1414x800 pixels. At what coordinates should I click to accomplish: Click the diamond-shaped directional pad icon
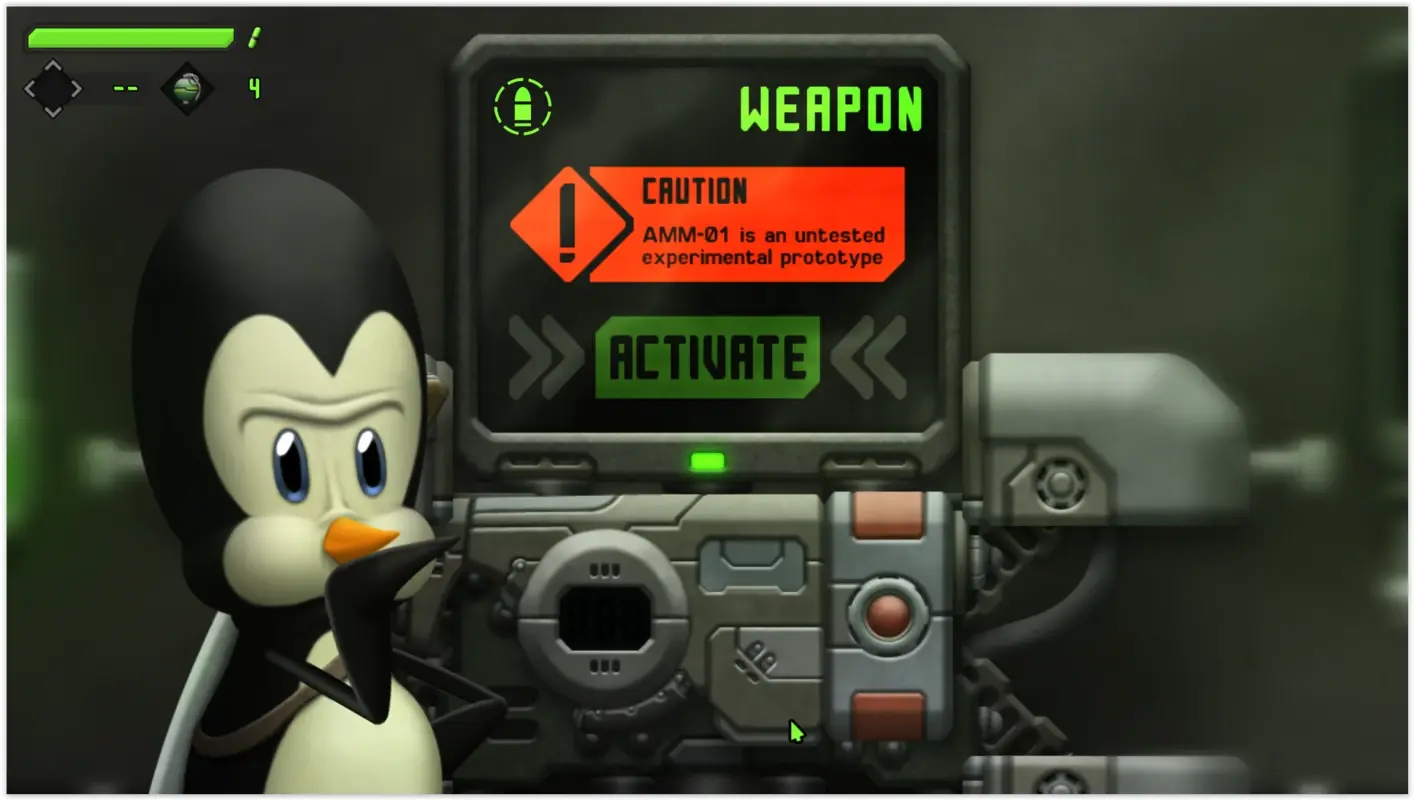52,88
